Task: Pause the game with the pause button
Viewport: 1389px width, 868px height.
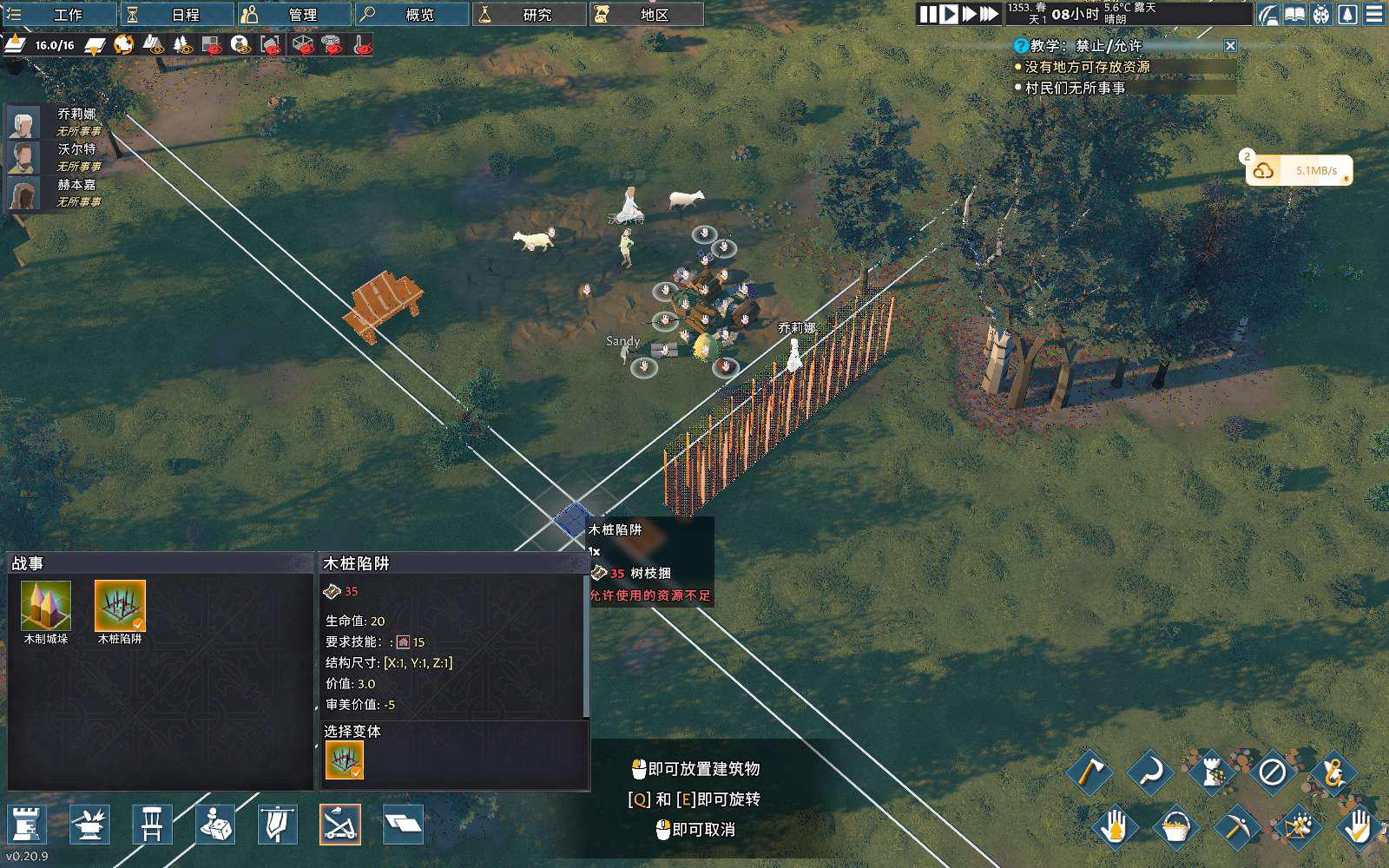Action: (x=928, y=14)
